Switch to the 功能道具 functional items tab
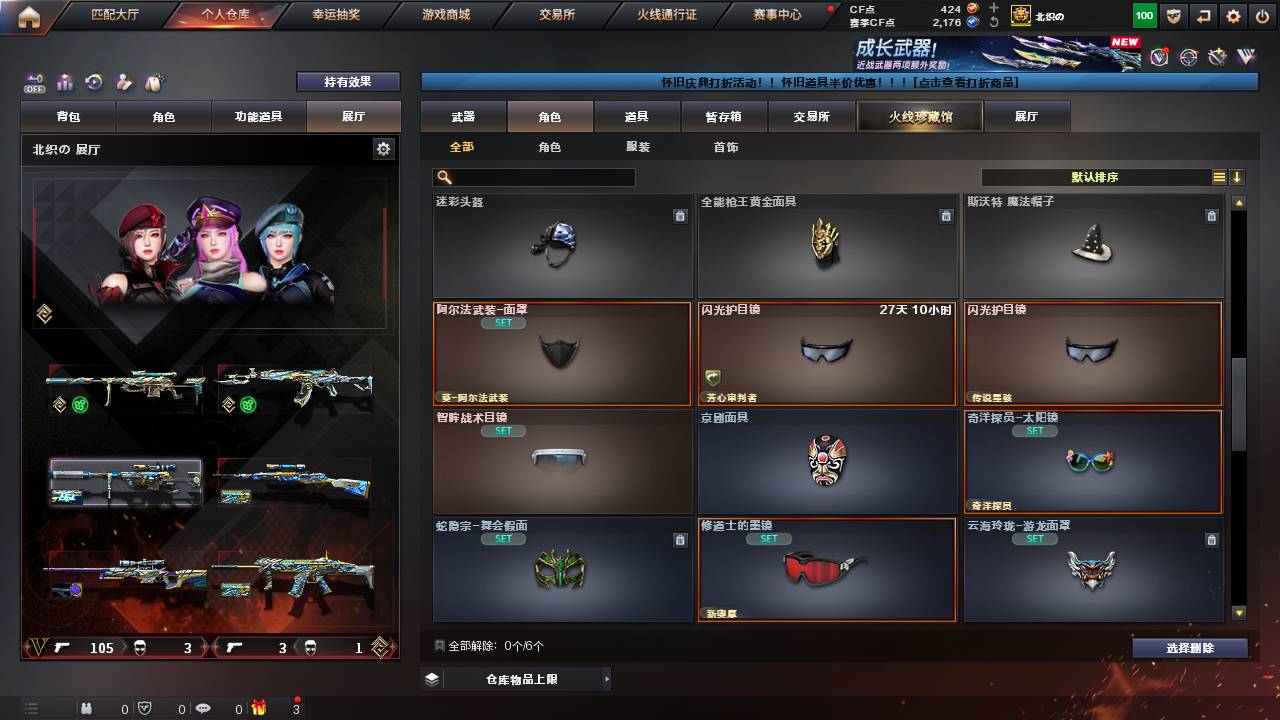This screenshot has height=720, width=1280. tap(258, 117)
